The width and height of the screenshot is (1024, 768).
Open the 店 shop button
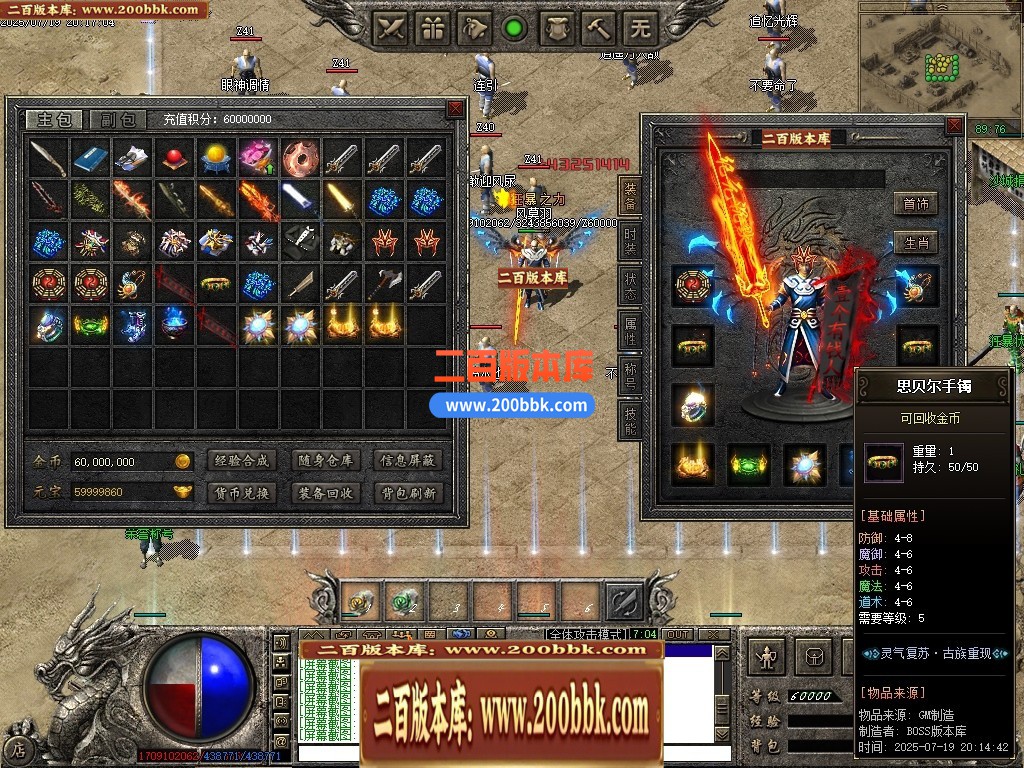tap(19, 748)
